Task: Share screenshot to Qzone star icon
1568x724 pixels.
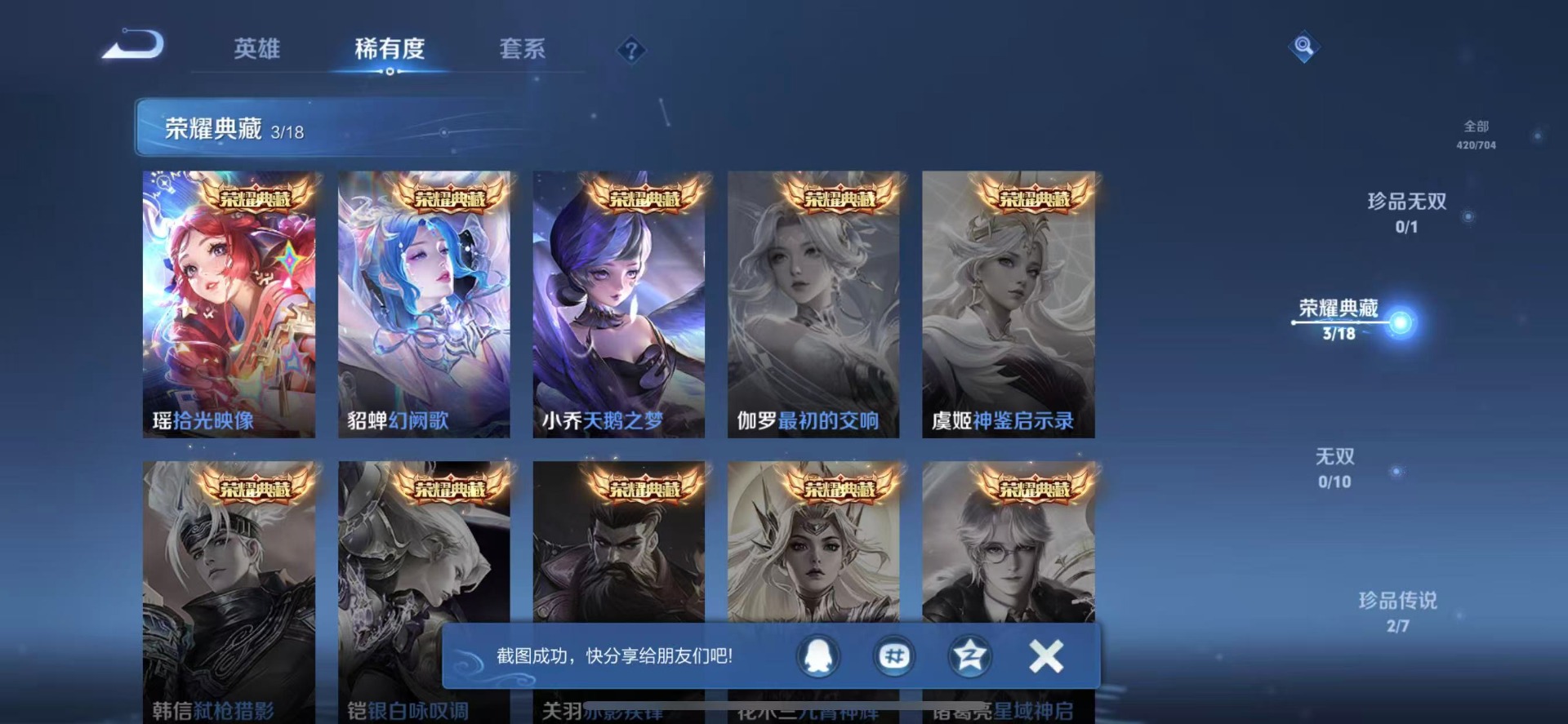Action: click(x=970, y=655)
